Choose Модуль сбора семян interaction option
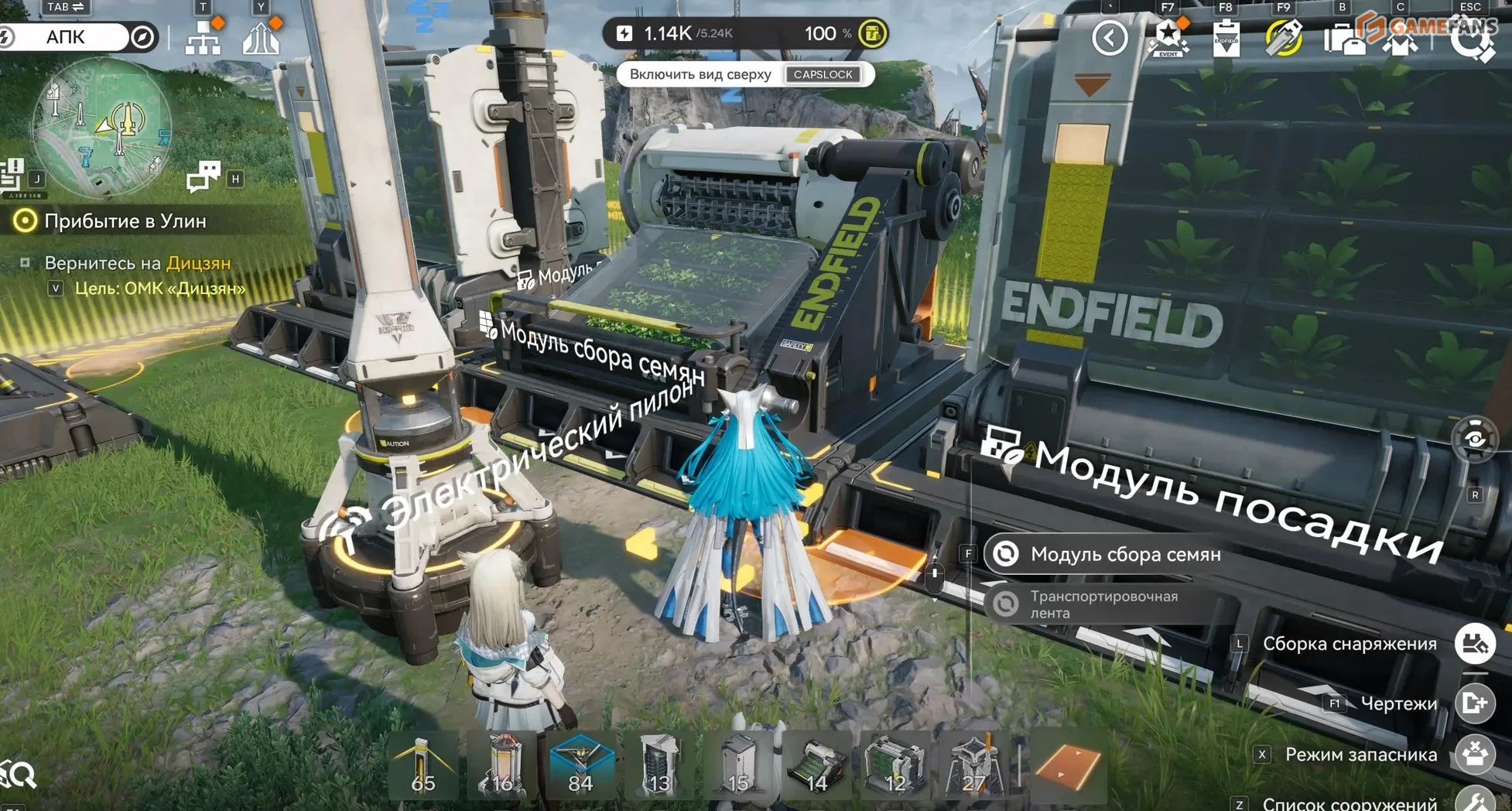Viewport: 1512px width, 811px height. click(x=1124, y=554)
